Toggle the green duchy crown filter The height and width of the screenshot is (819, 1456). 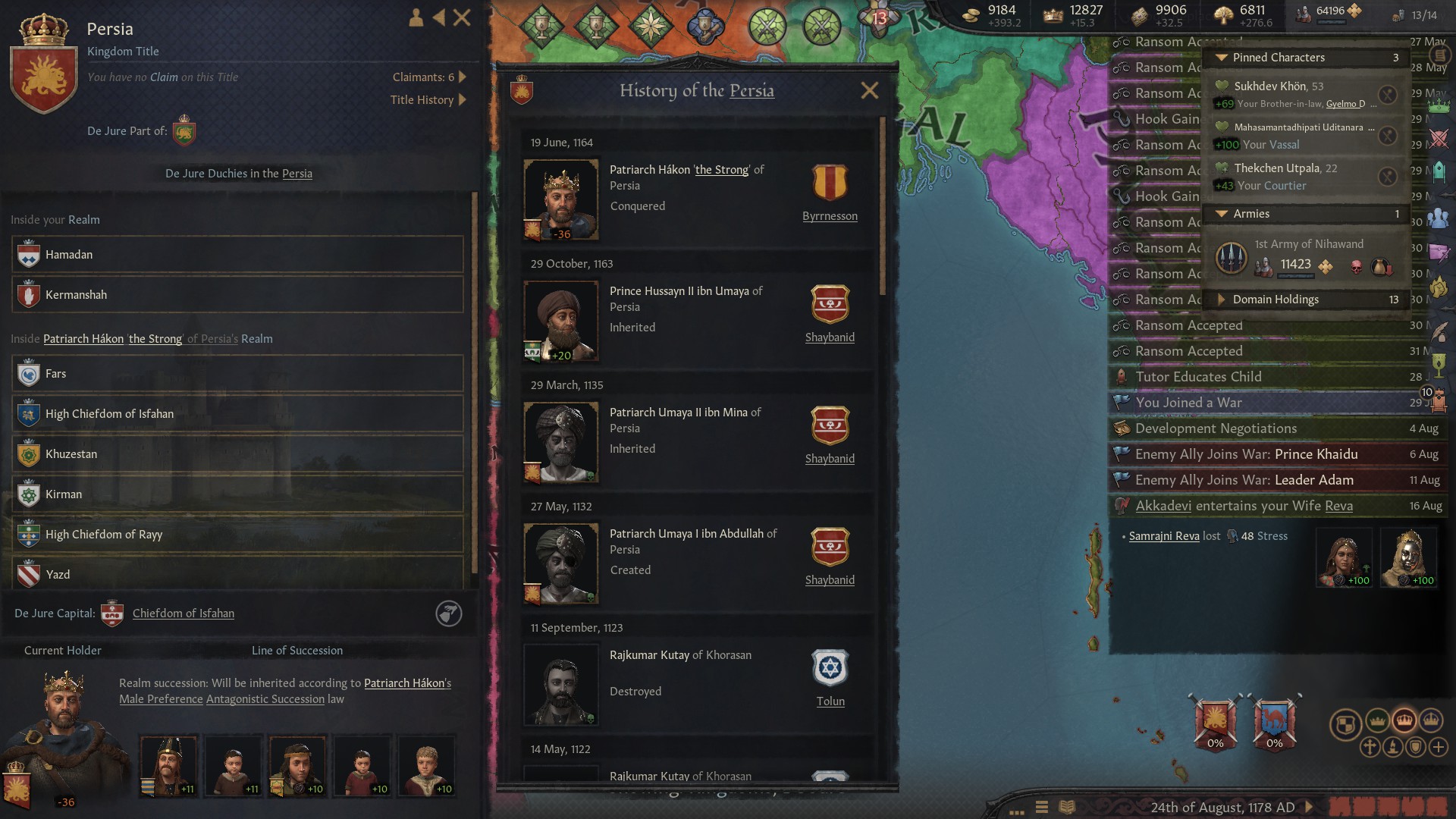1376,722
